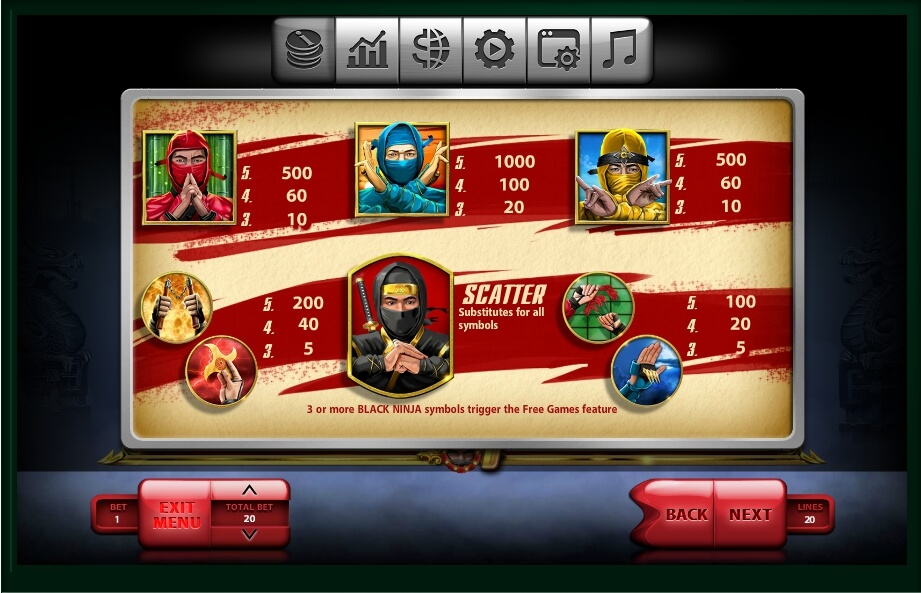The image size is (921, 593).
Task: Toggle the music note sound button
Action: pos(620,50)
